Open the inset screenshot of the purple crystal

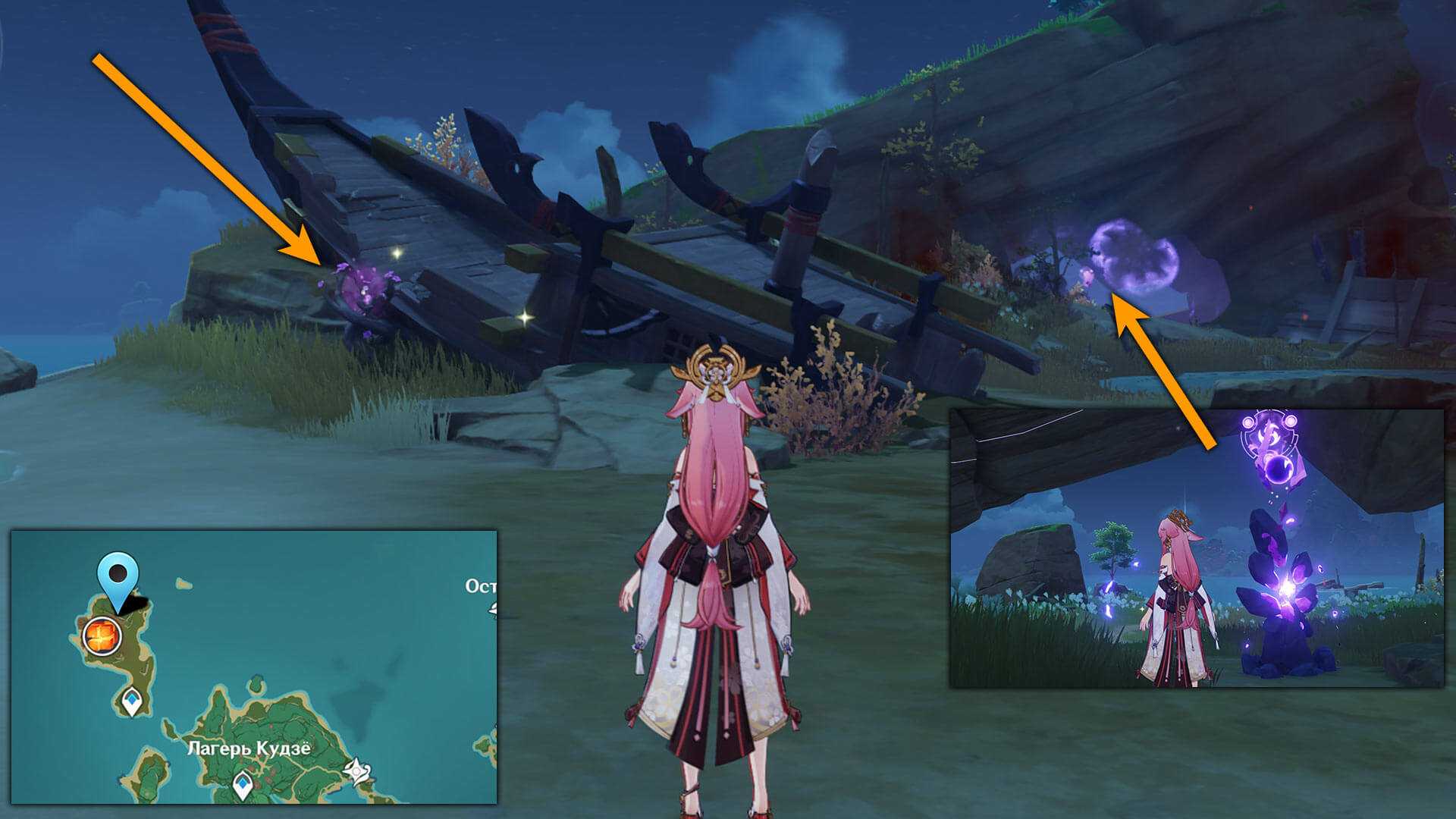1197,548
